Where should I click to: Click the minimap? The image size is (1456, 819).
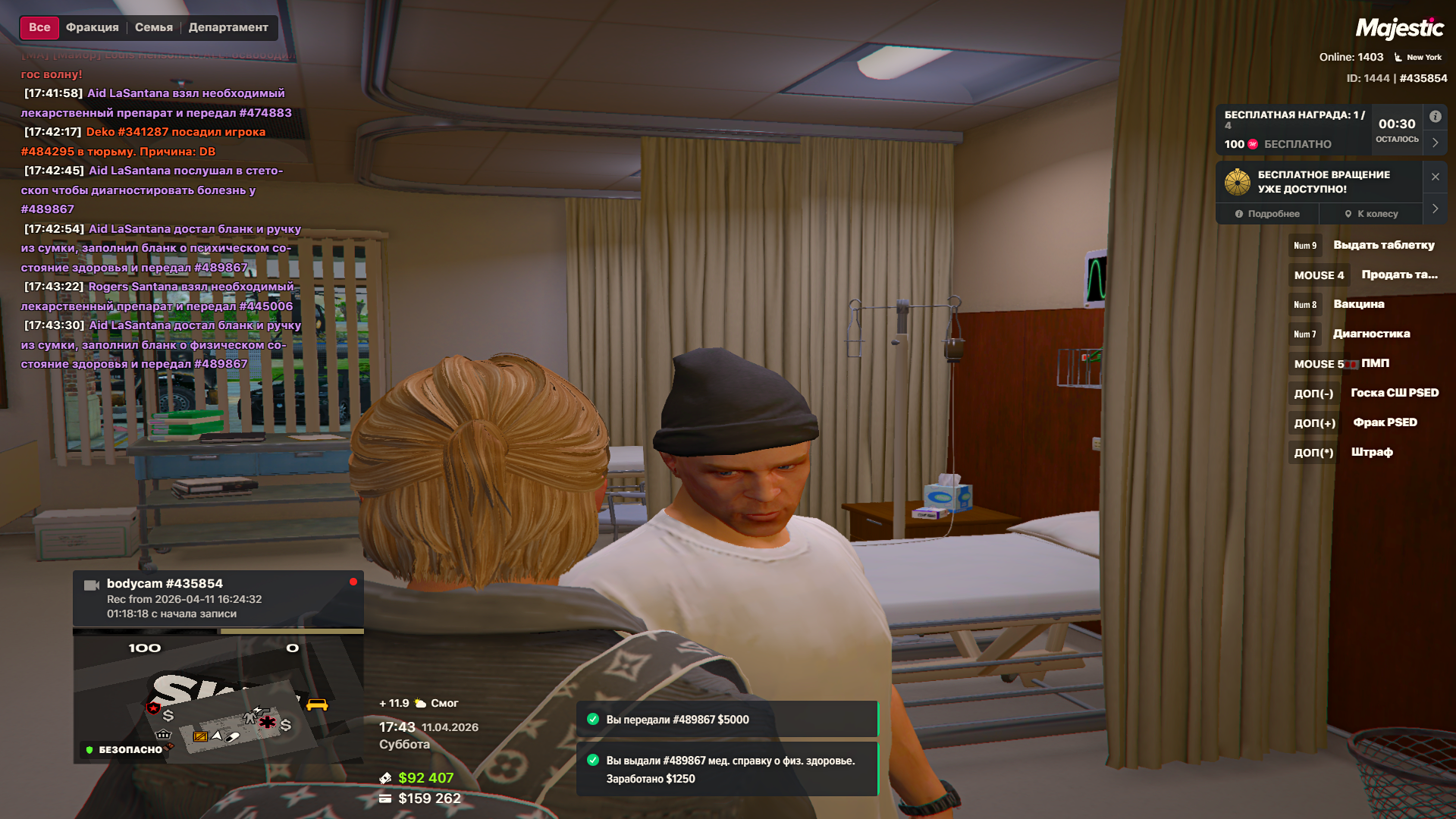point(218,699)
